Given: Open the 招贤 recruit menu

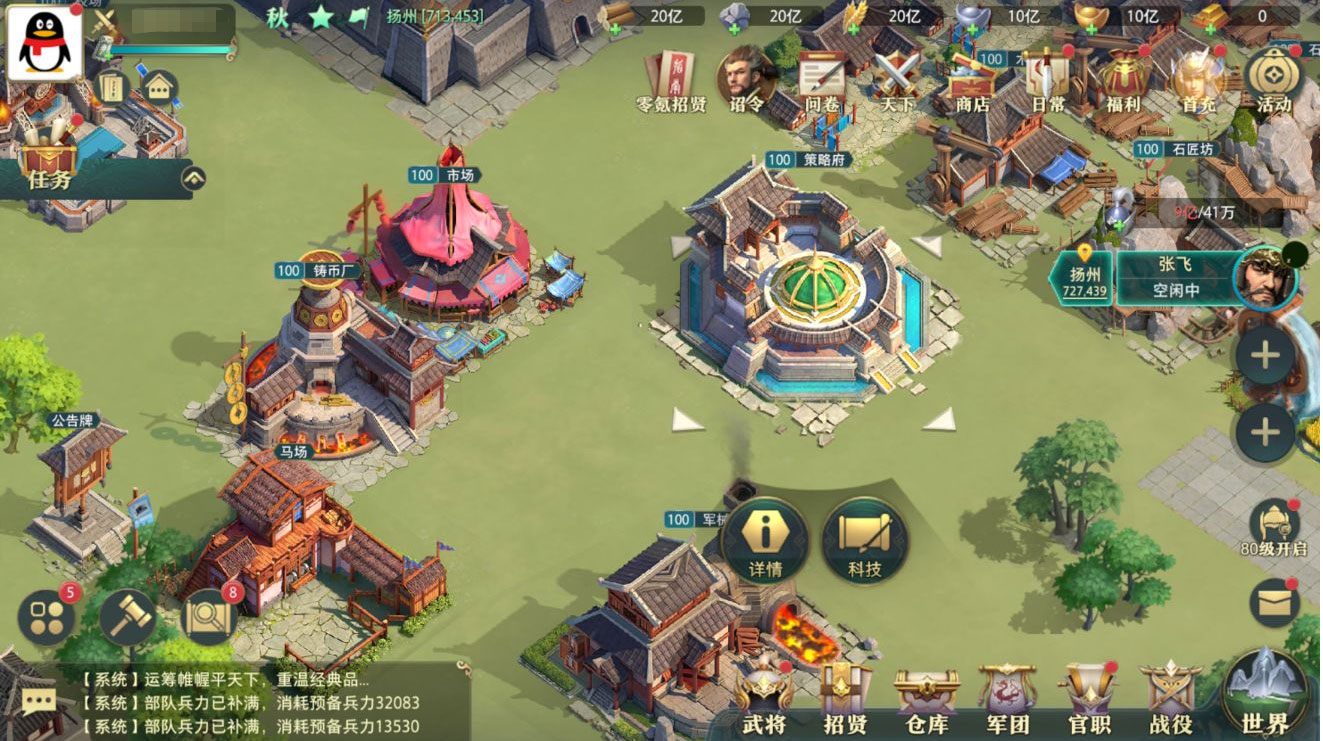Looking at the screenshot, I should (x=845, y=696).
